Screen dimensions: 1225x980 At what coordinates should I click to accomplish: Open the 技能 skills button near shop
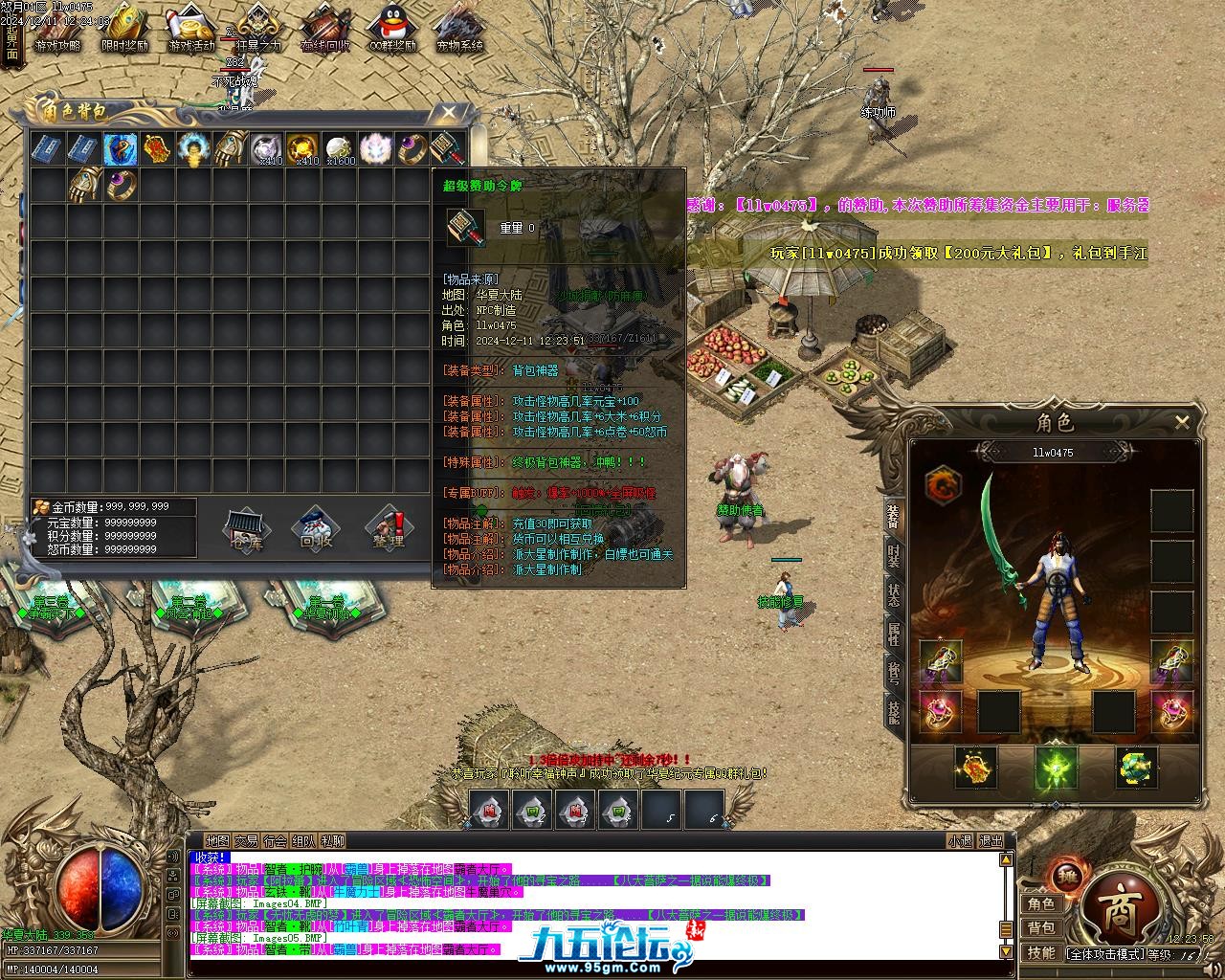tap(1041, 952)
